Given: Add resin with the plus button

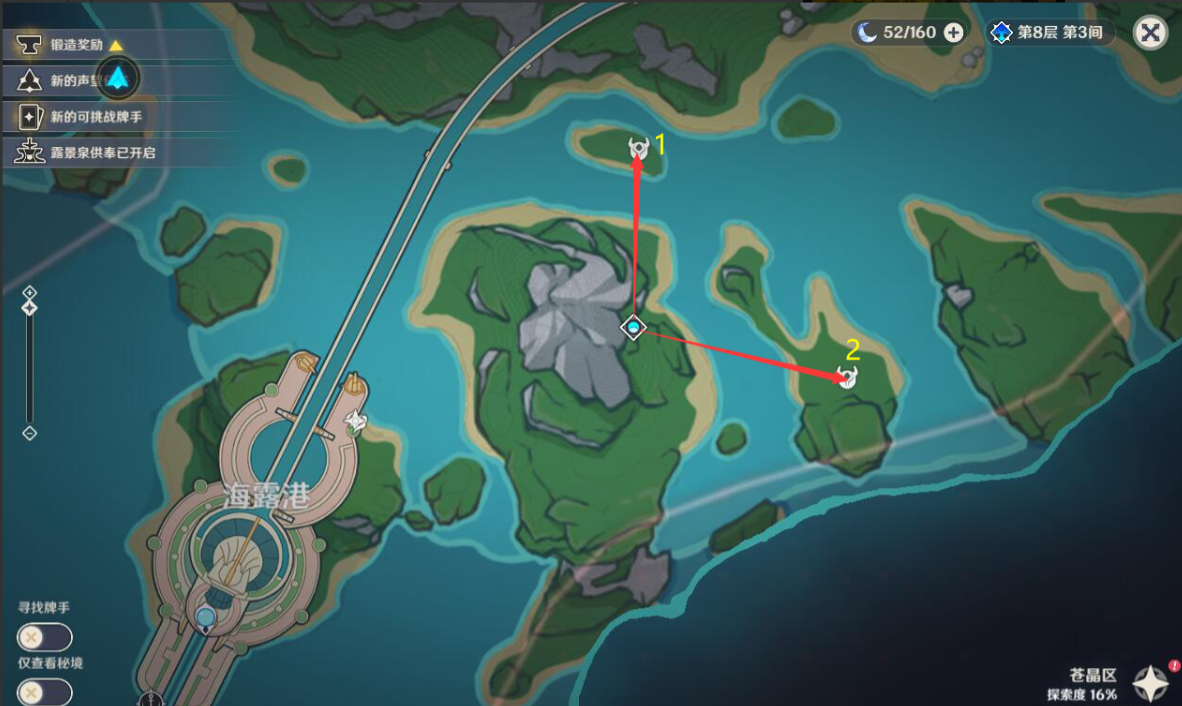Looking at the screenshot, I should pyautogui.click(x=954, y=32).
